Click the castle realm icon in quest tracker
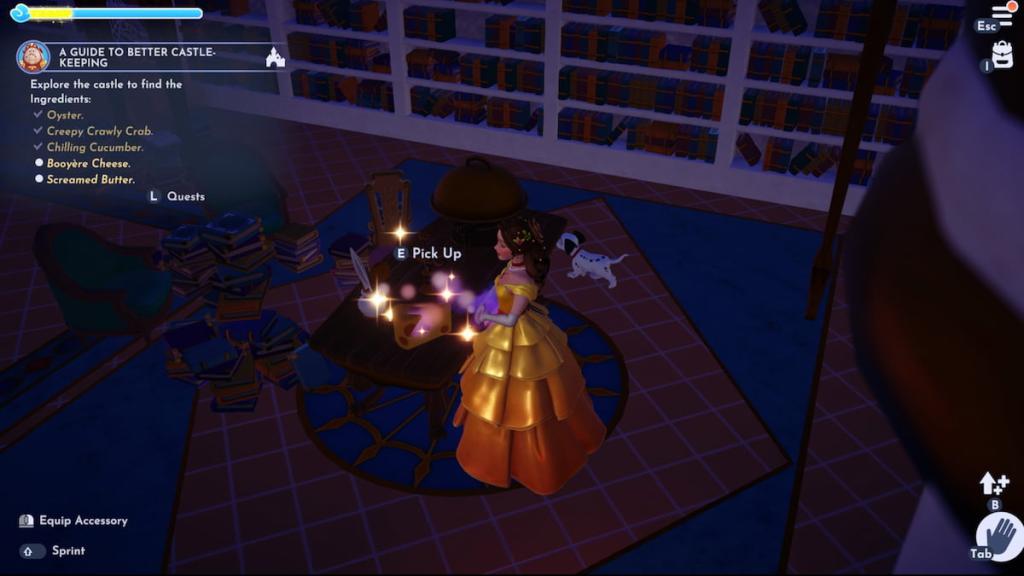Viewport: 1024px width, 576px height. [x=275, y=58]
